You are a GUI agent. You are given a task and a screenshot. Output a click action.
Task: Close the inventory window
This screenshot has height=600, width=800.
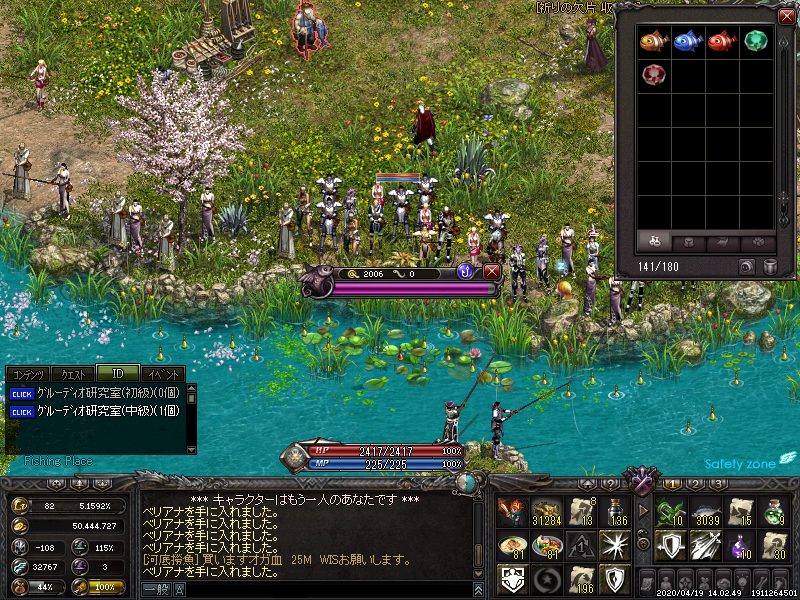(785, 16)
